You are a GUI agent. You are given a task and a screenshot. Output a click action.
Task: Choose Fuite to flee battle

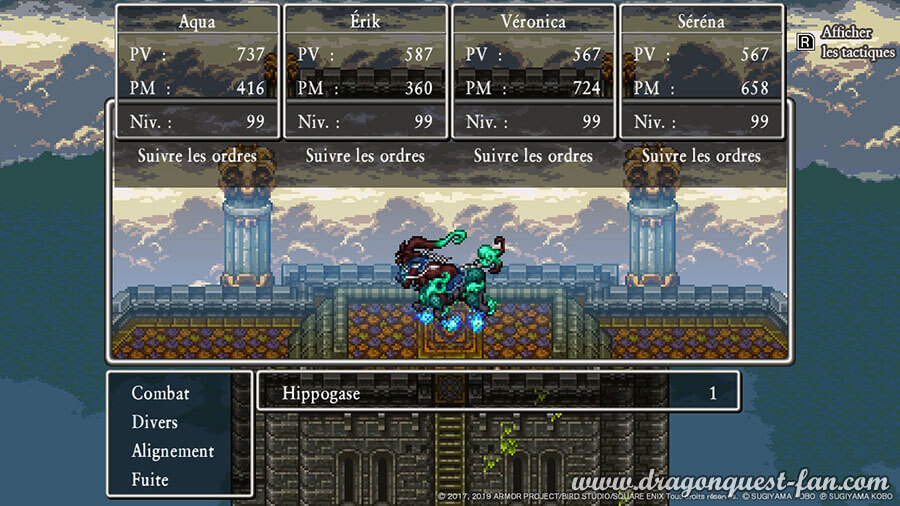click(x=150, y=480)
